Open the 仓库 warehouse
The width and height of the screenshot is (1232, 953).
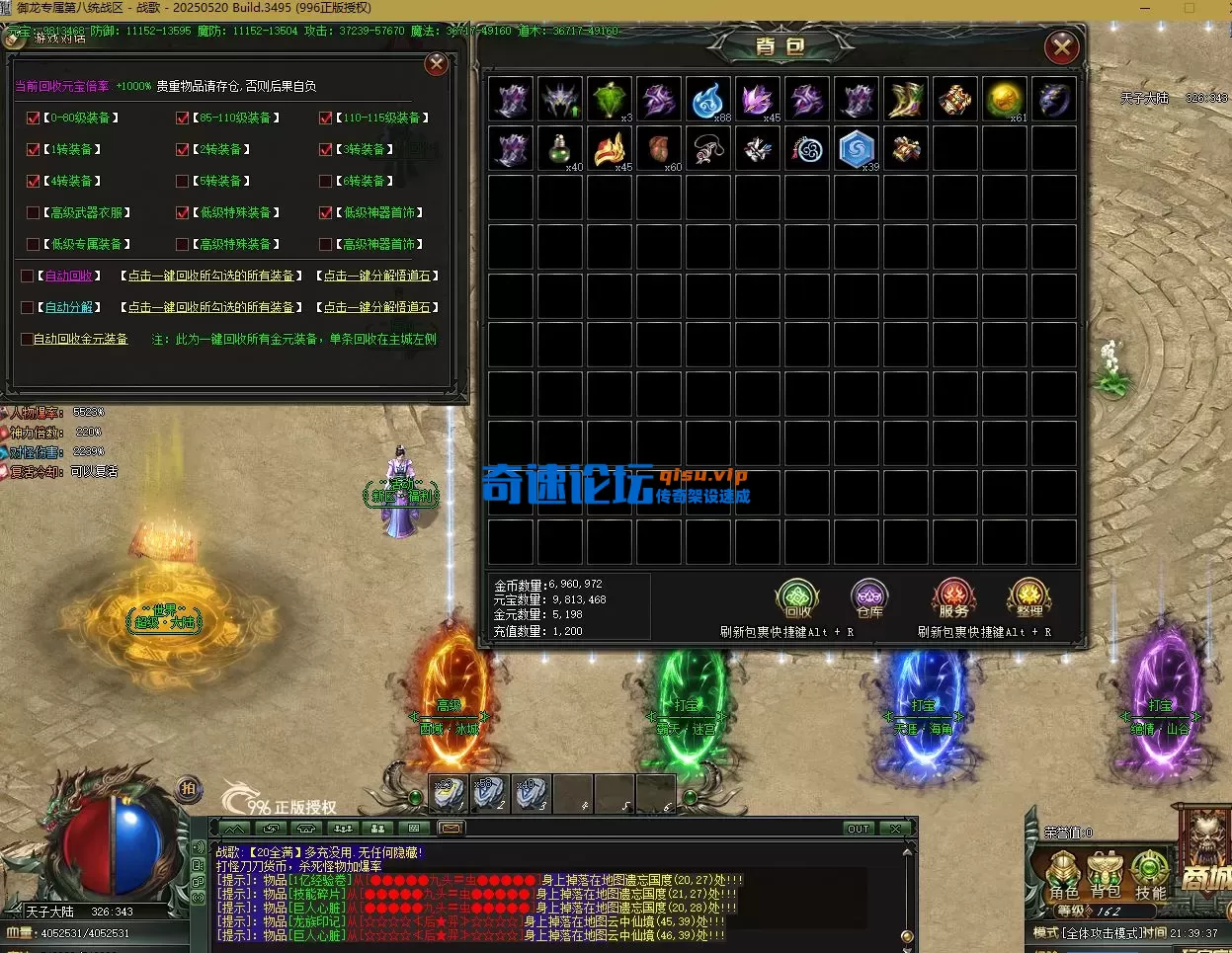coord(869,599)
